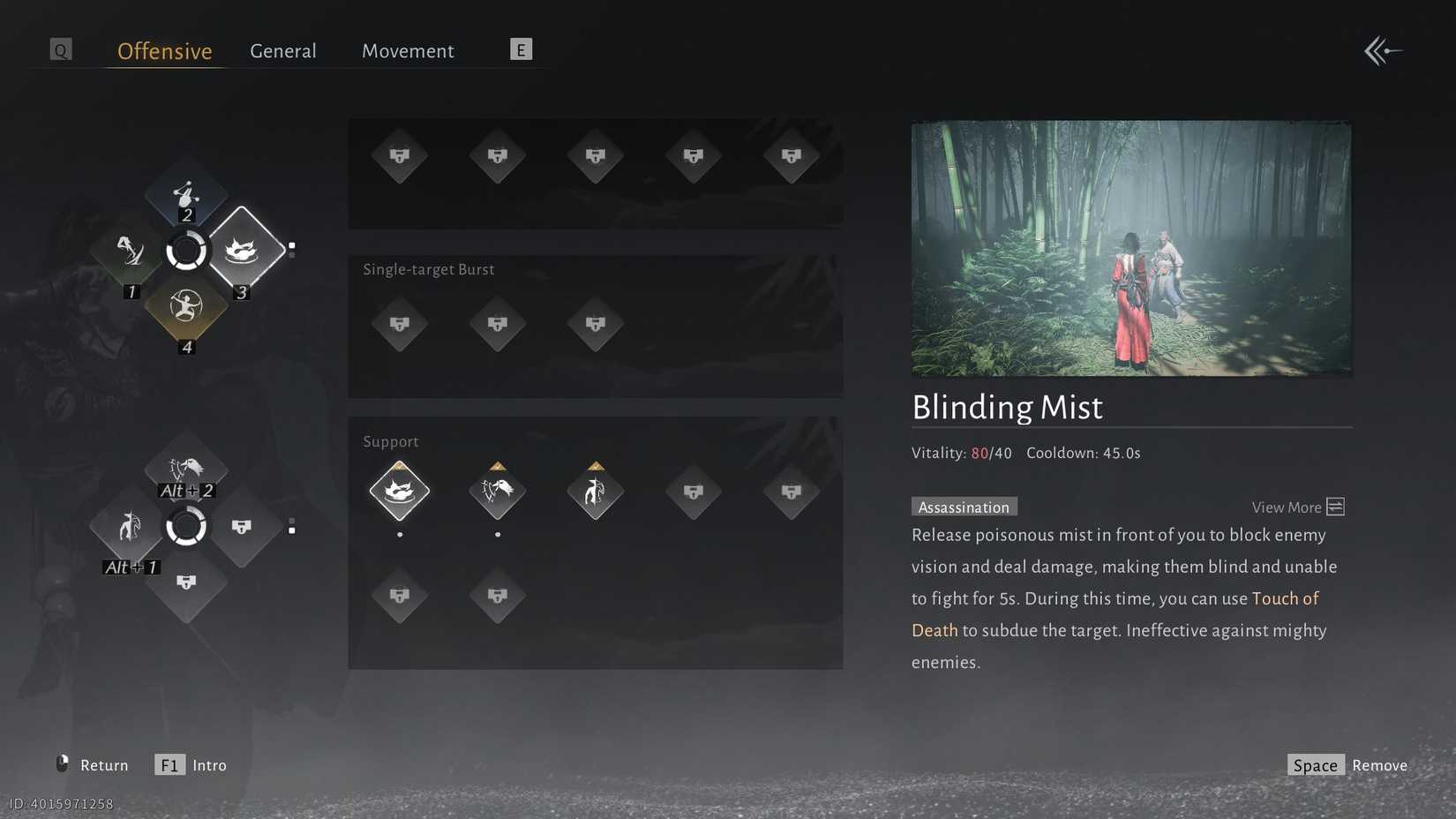Screen dimensions: 1456x819
Task: Click an empty Single-target Burst skill slot
Action: coord(400,324)
